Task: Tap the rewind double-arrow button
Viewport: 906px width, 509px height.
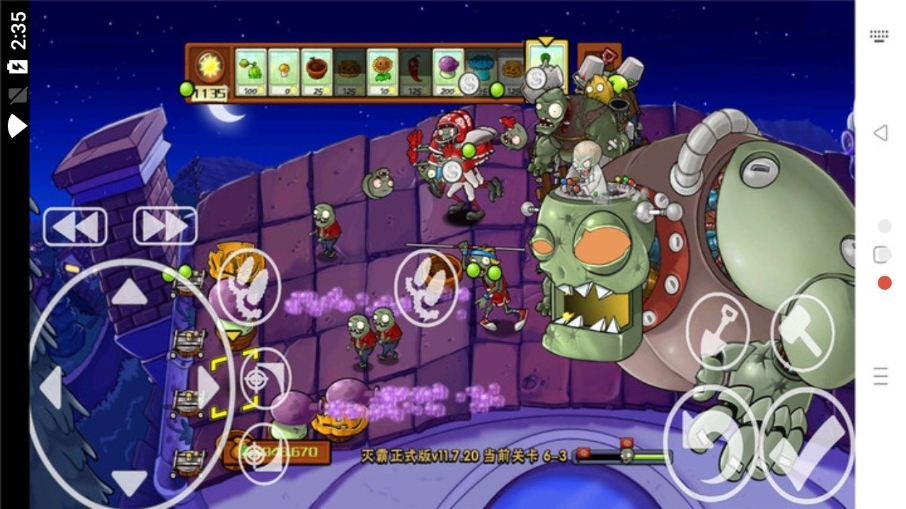Action: click(x=74, y=227)
